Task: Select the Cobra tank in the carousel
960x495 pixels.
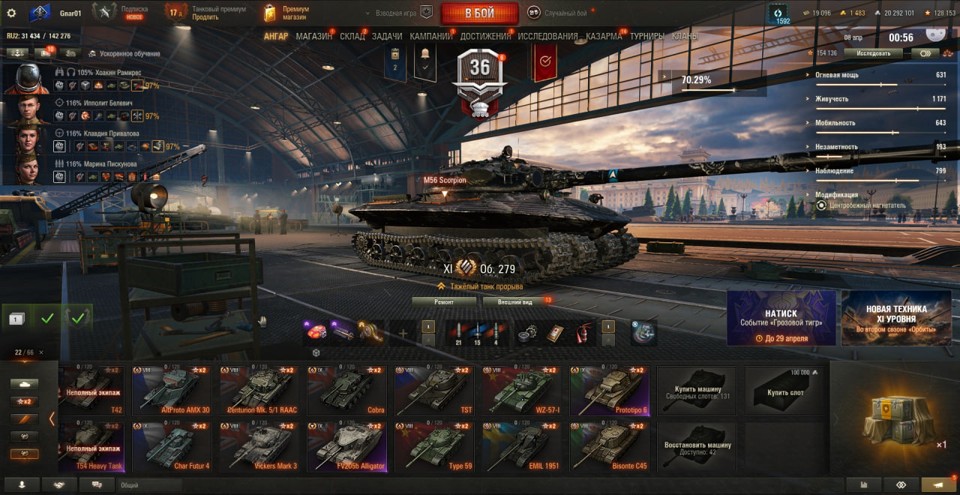Action: (x=346, y=390)
